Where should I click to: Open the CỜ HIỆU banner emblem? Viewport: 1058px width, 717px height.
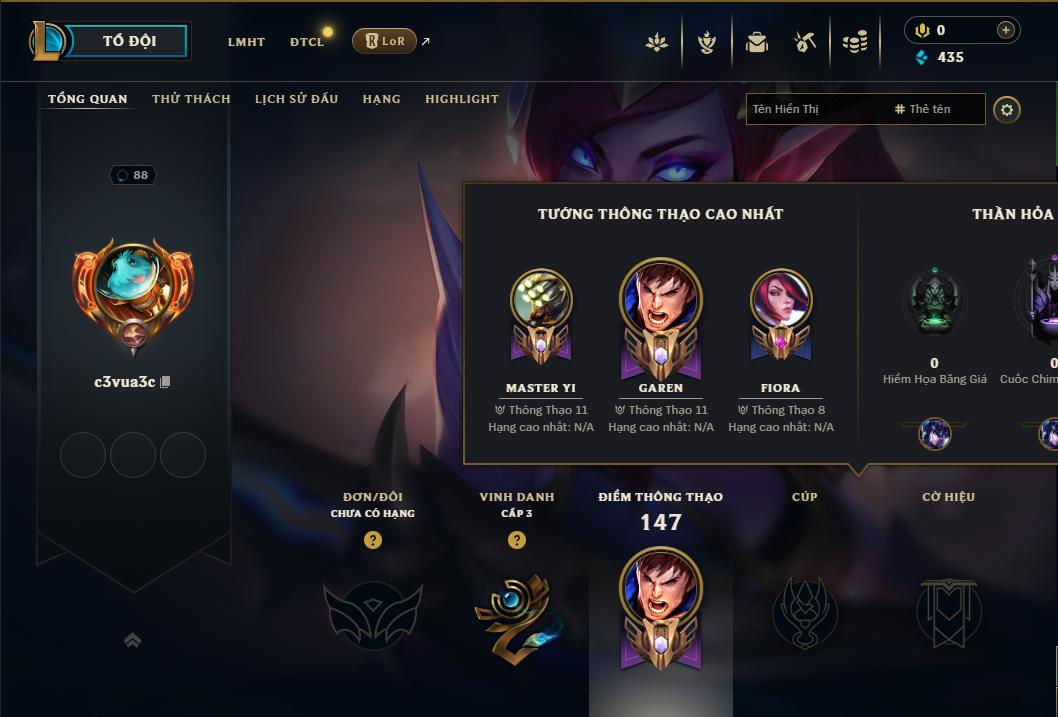tap(948, 610)
